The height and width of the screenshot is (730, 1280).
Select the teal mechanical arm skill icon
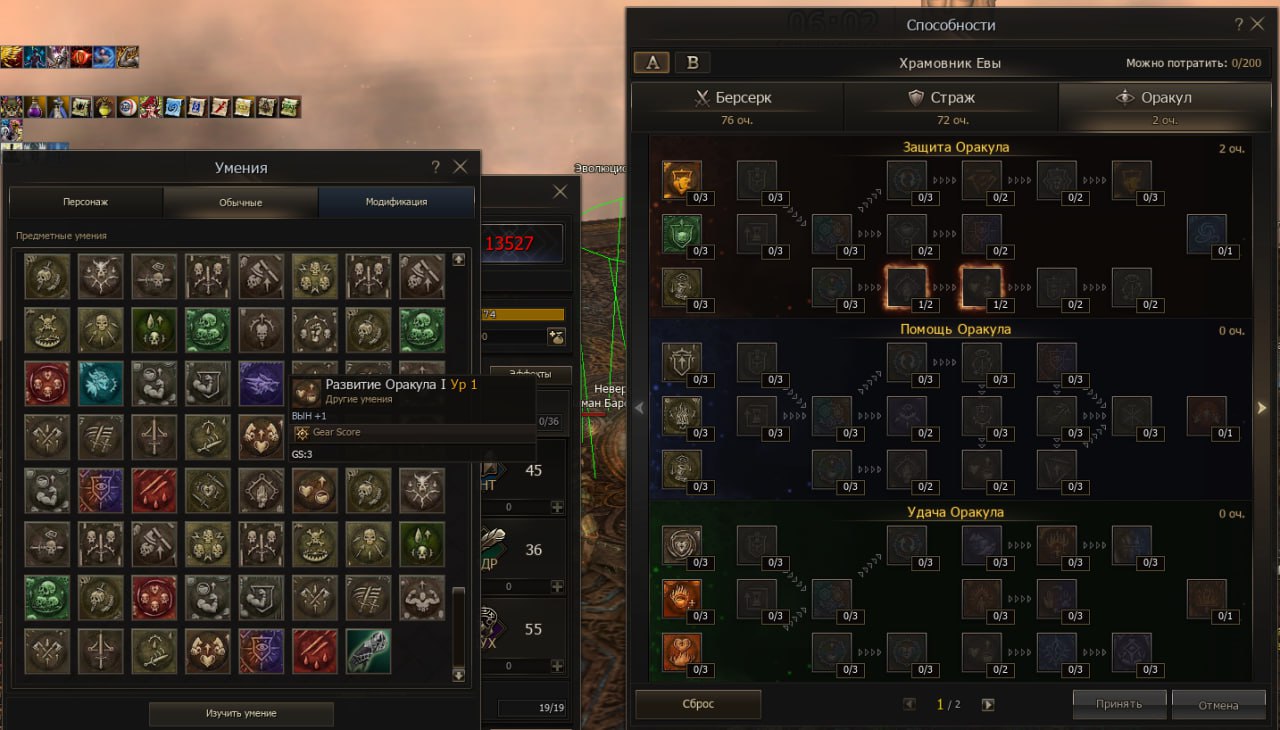tap(368, 650)
